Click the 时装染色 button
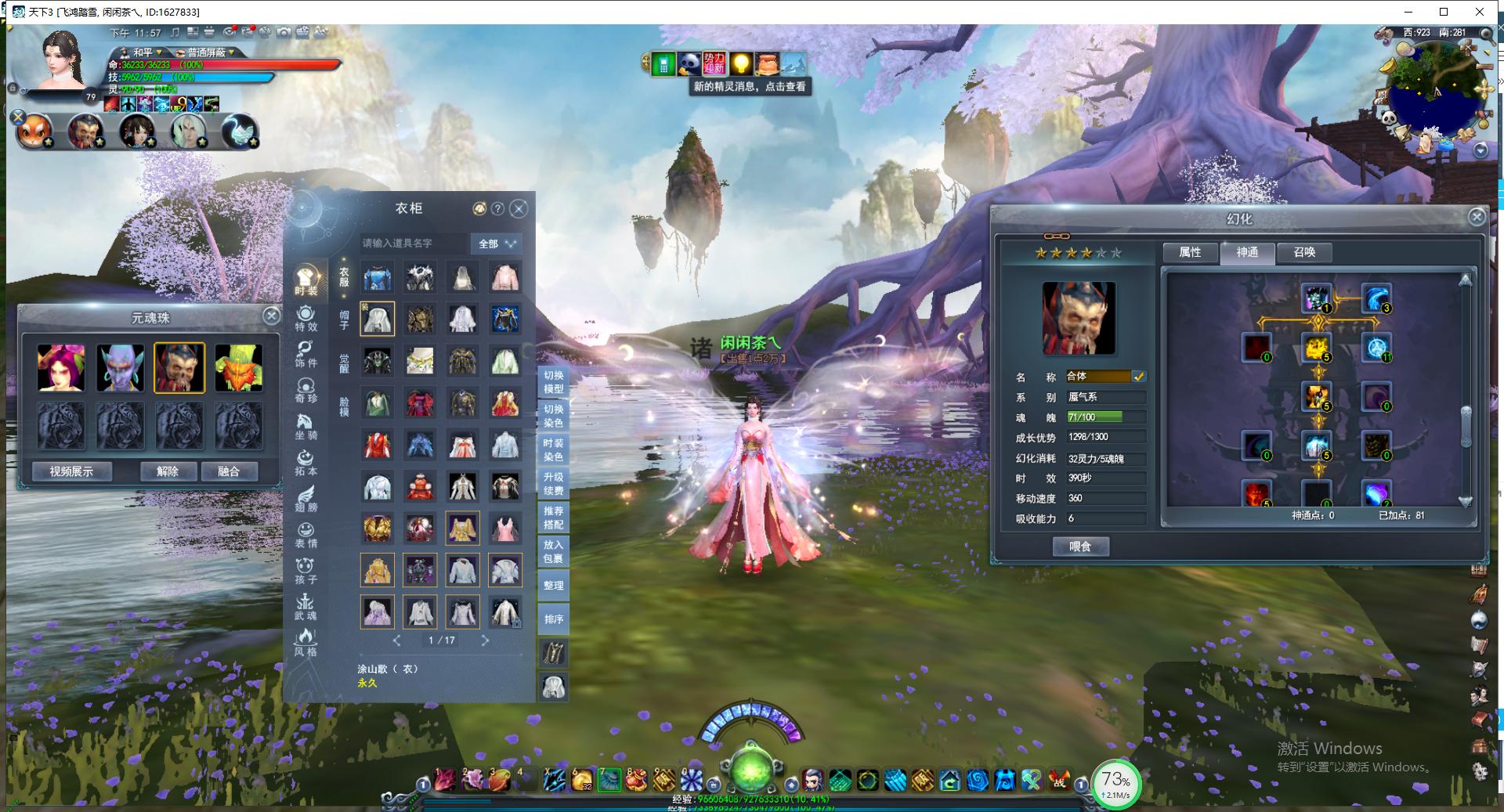This screenshot has width=1504, height=812. 553,449
